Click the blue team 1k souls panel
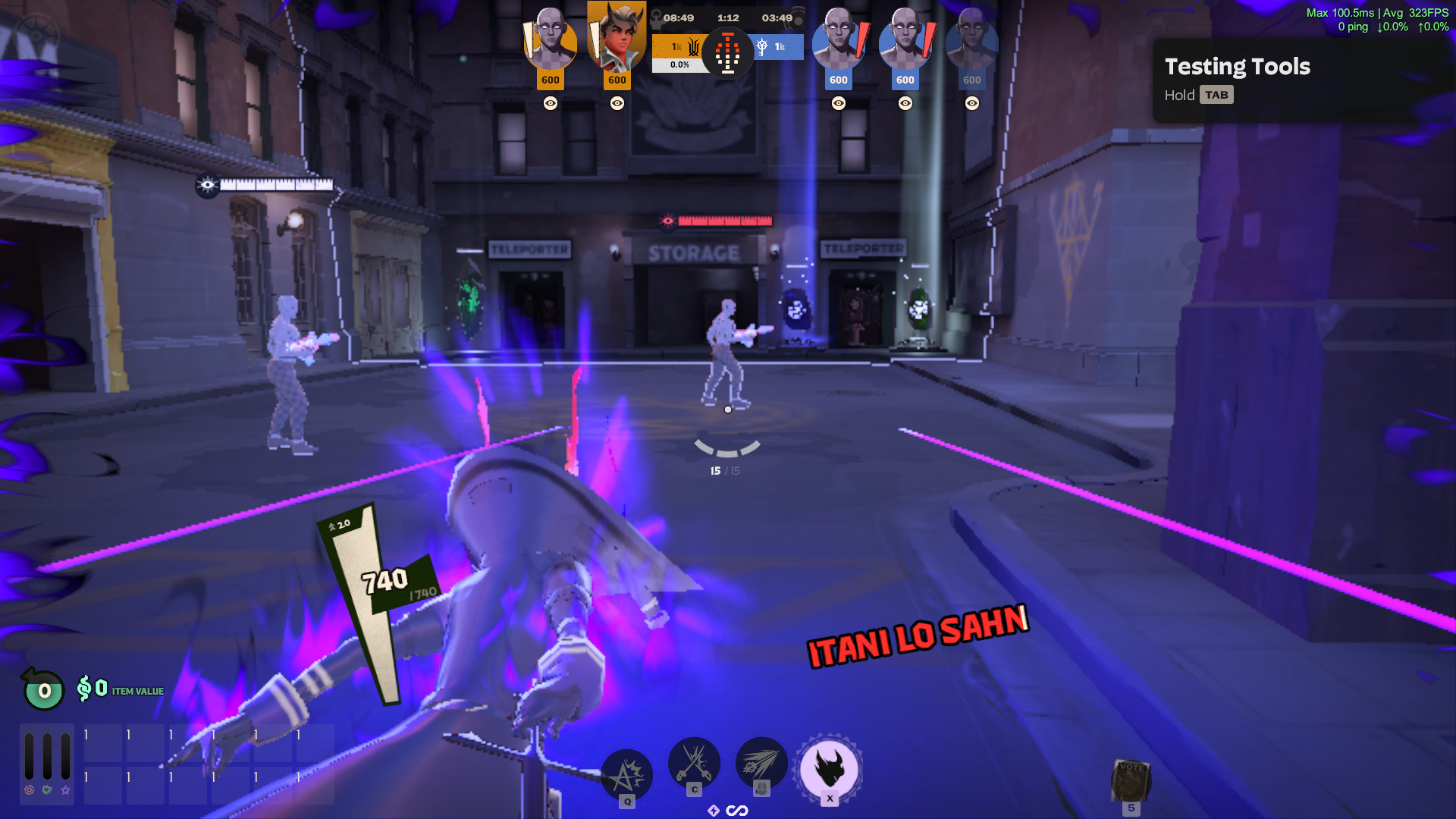 click(777, 47)
